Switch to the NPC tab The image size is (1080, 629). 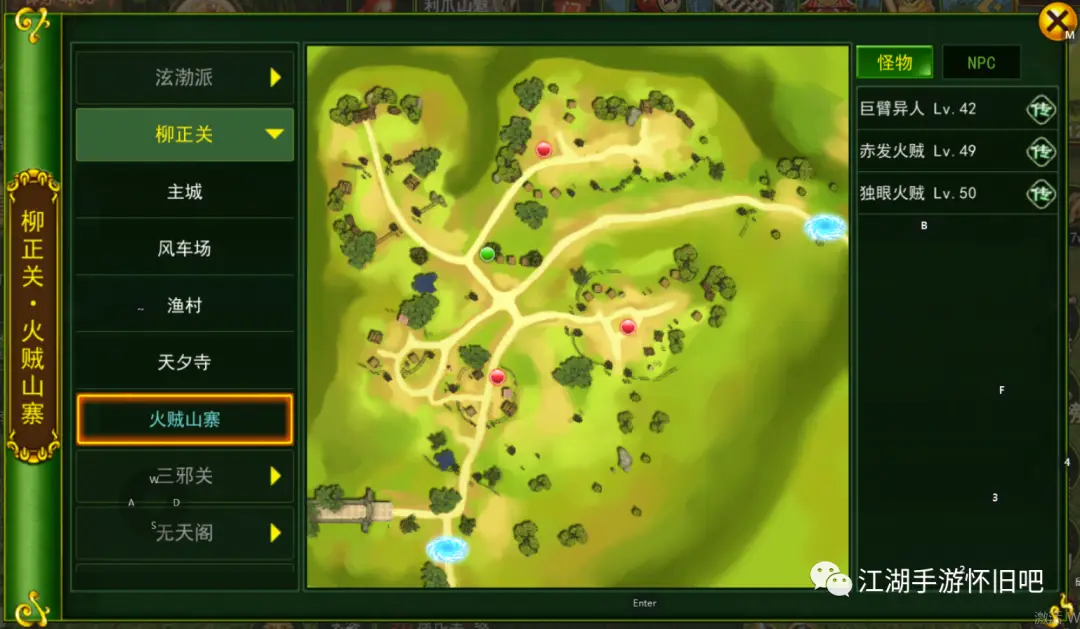[x=981, y=63]
